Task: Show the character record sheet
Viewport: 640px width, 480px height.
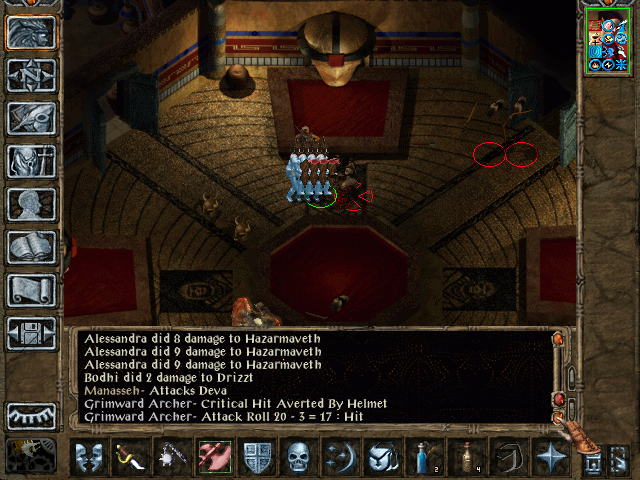Action: coord(31,204)
